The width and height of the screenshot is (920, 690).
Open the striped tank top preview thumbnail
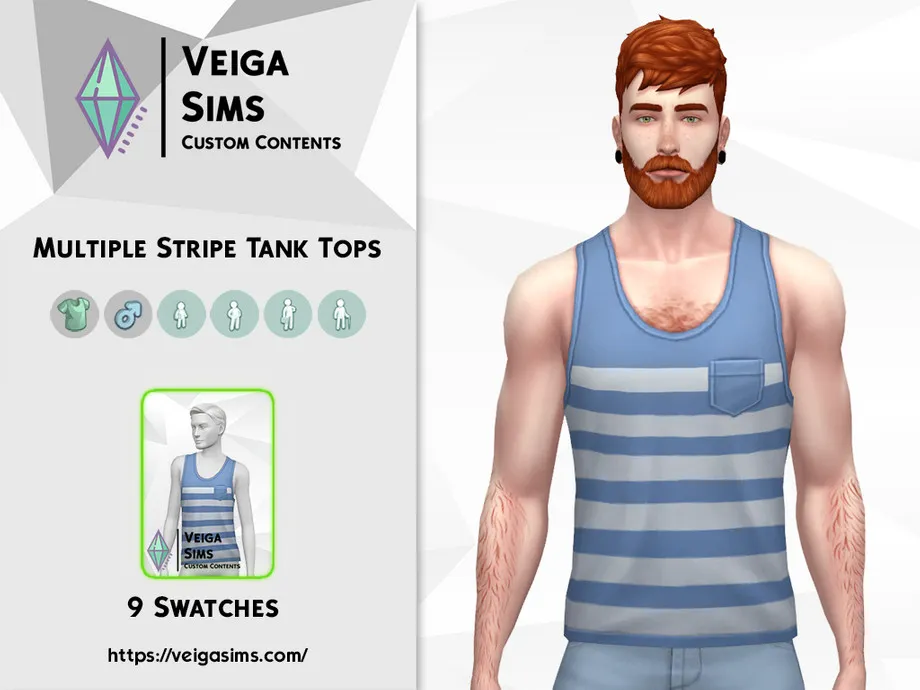(208, 485)
